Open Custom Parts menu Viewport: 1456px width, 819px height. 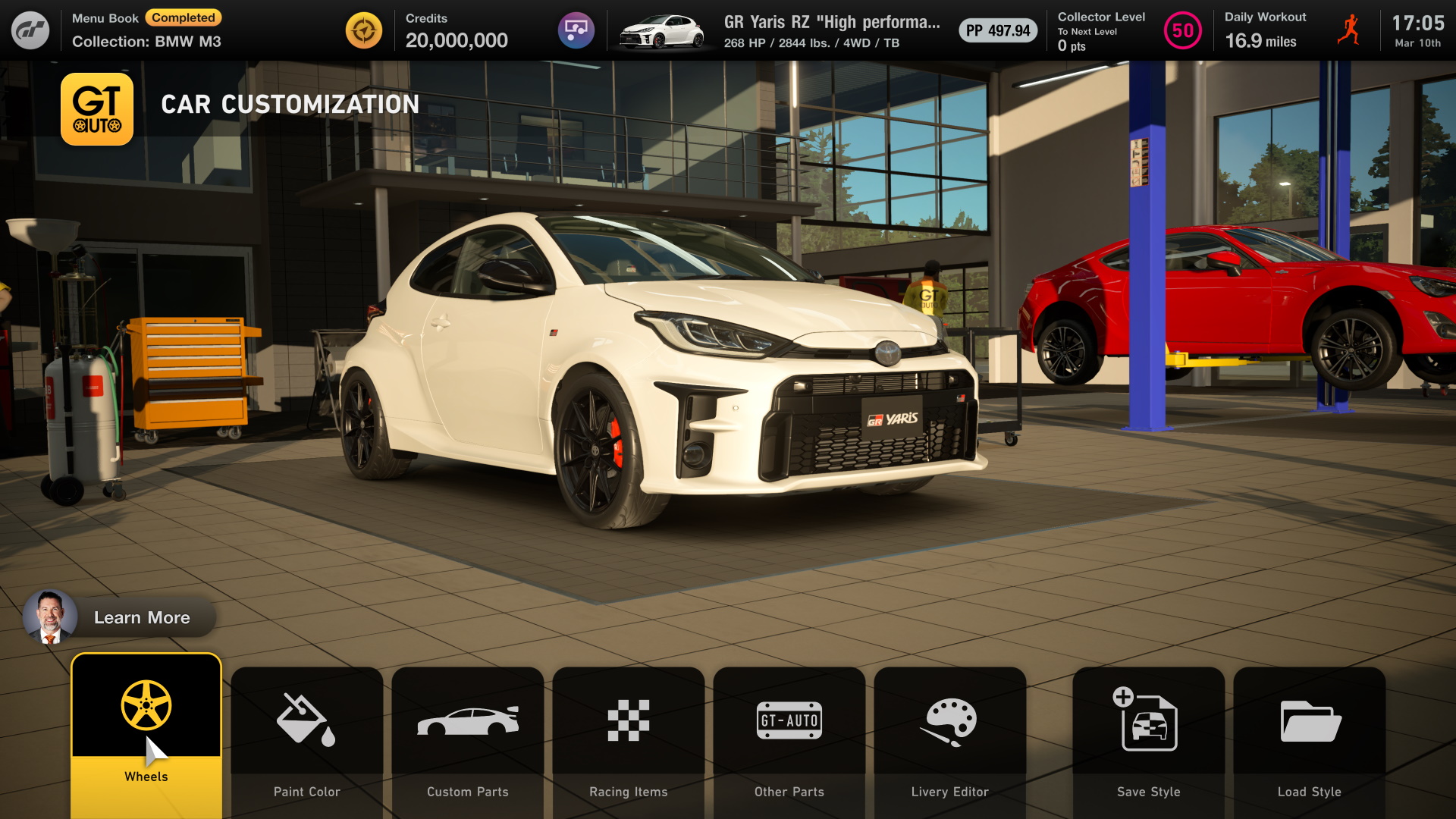[468, 739]
